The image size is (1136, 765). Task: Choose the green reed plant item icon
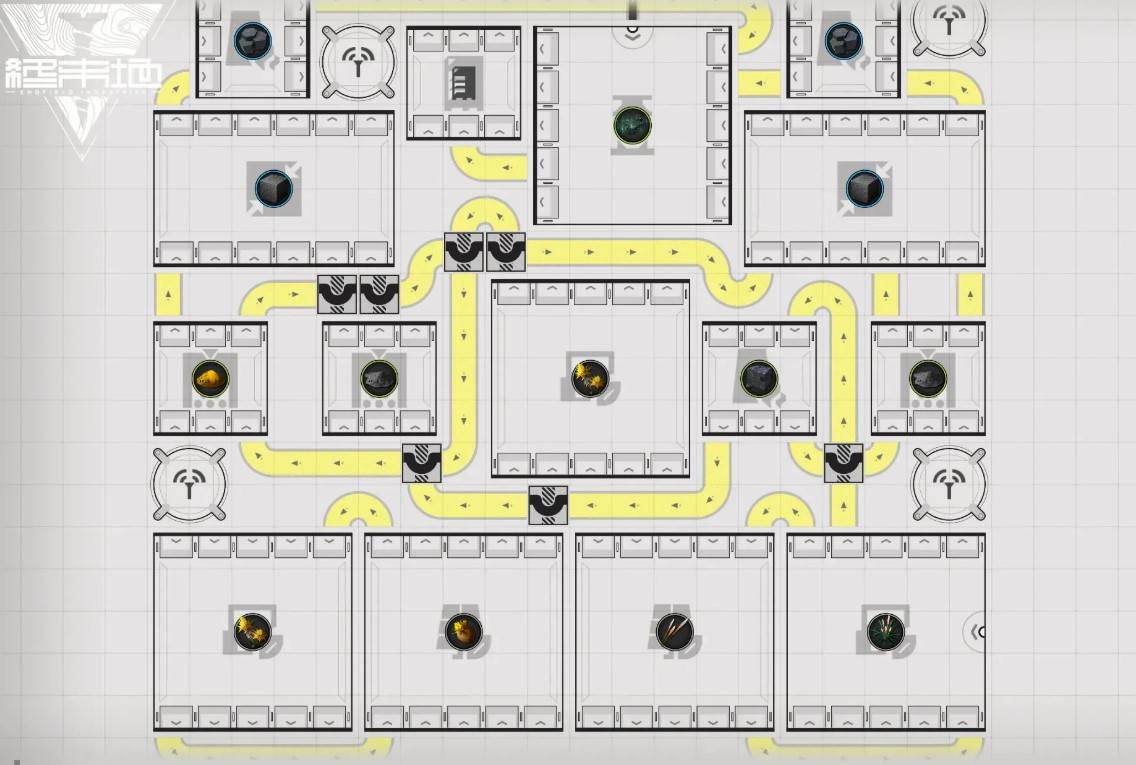885,630
